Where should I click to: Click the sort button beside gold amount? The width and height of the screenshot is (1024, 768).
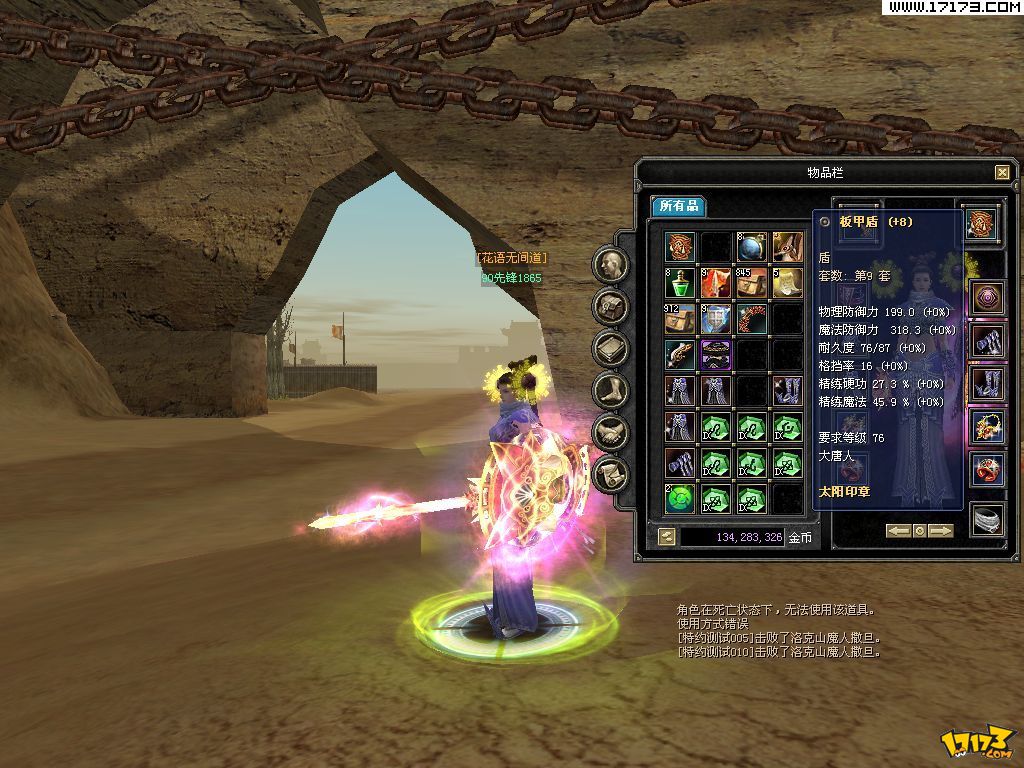(x=667, y=537)
